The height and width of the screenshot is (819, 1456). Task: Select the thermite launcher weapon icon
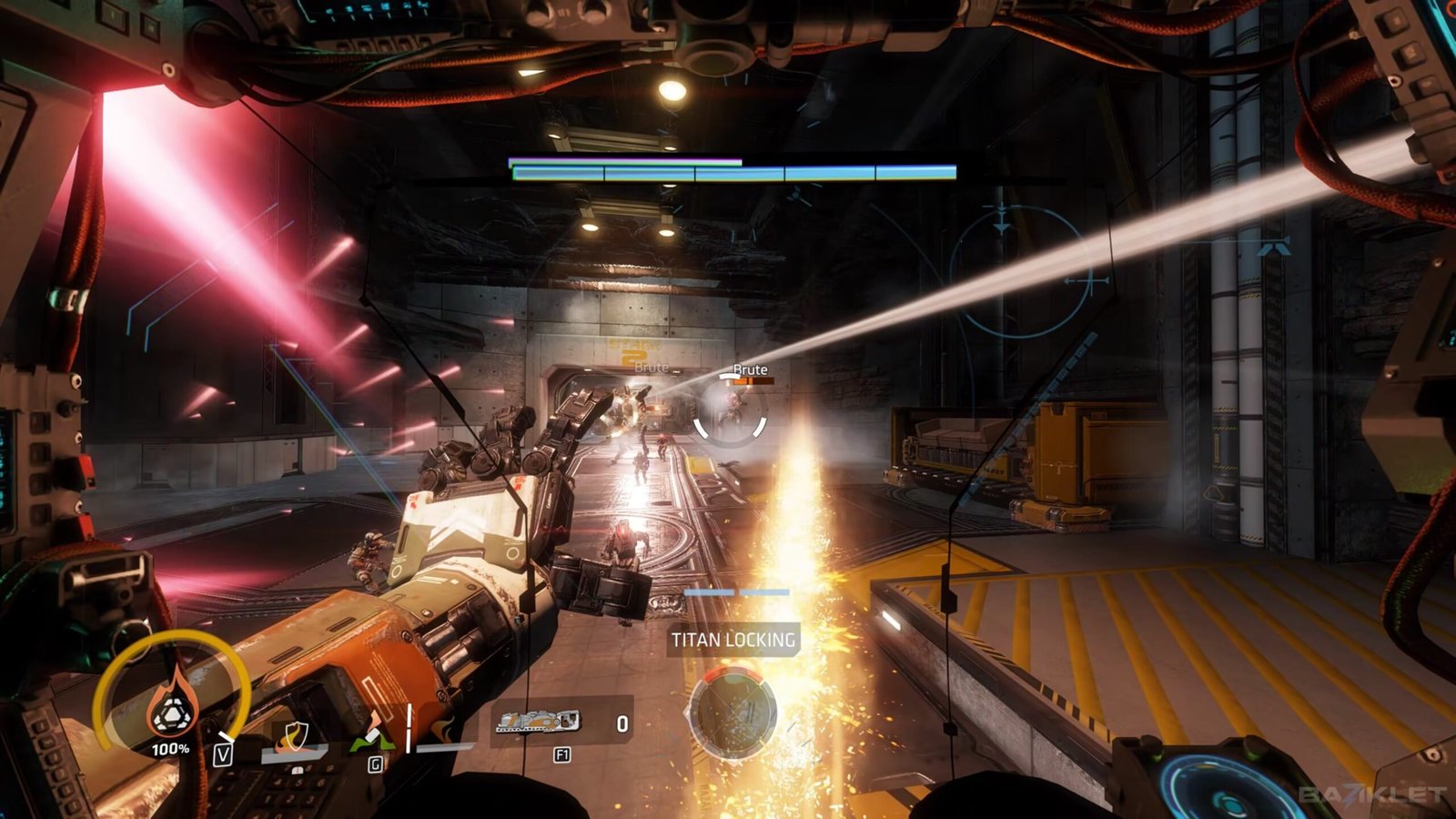click(537, 723)
